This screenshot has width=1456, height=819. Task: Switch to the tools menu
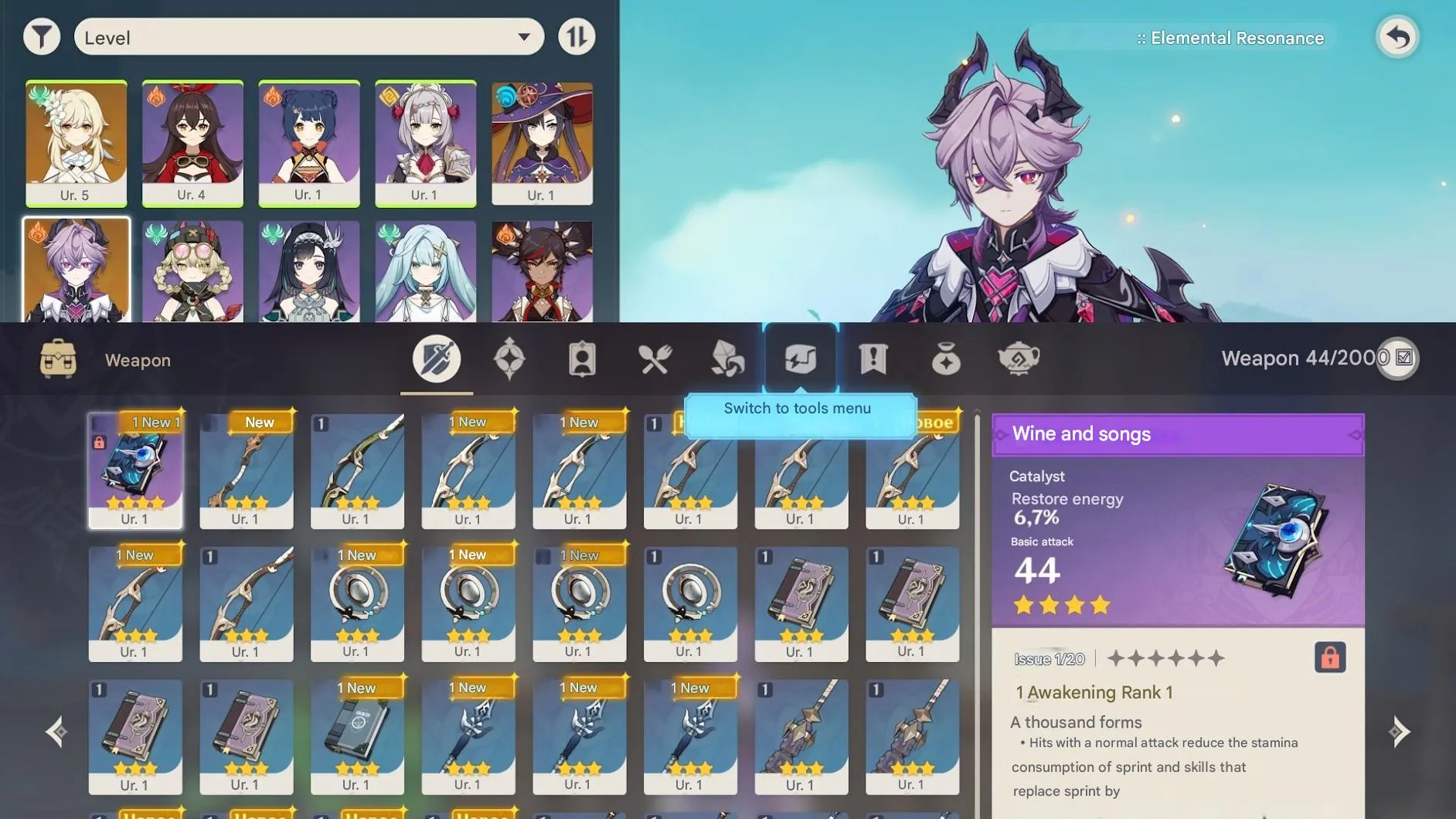tap(800, 357)
